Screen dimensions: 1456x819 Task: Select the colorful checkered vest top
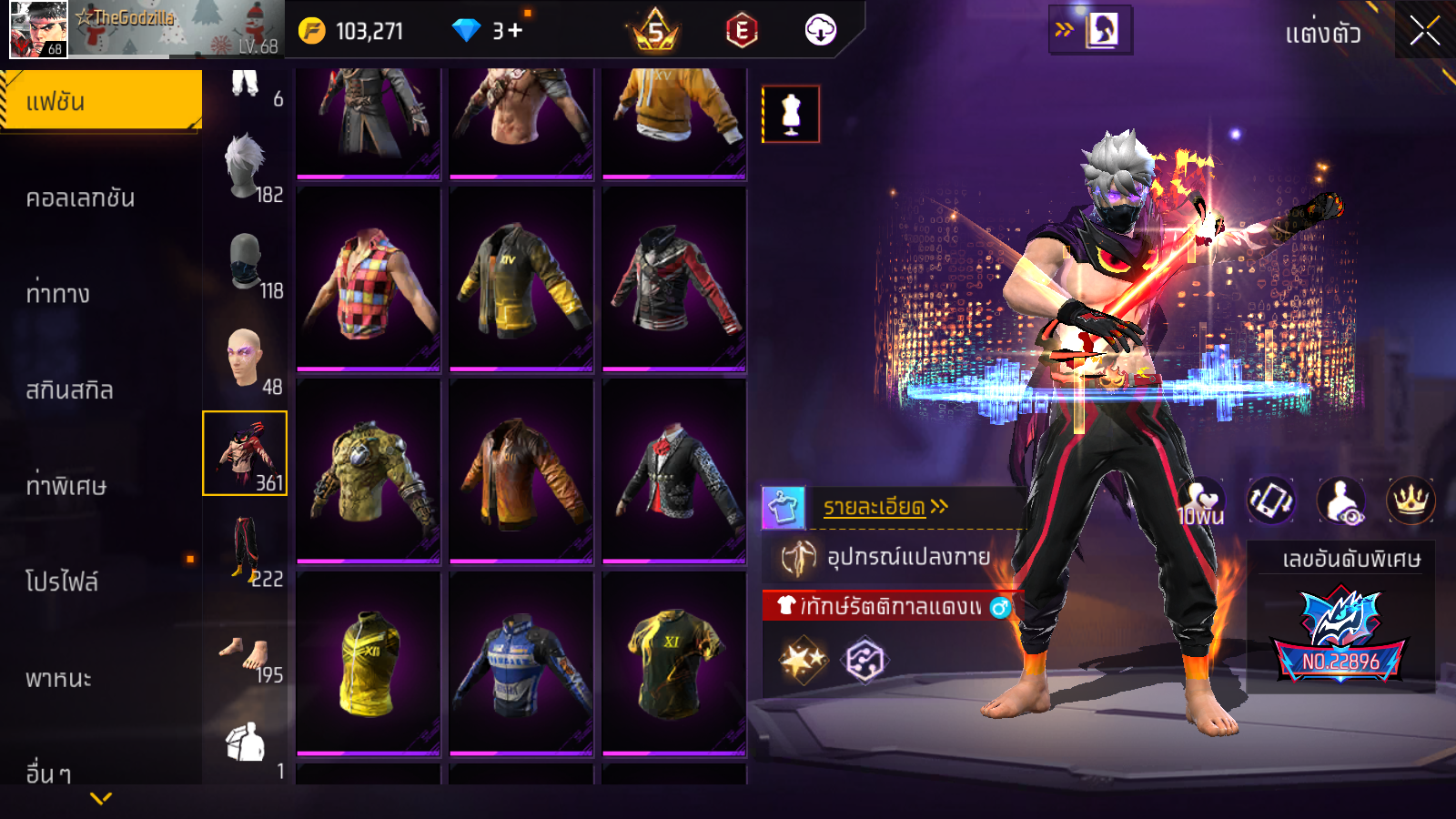pyautogui.click(x=369, y=280)
